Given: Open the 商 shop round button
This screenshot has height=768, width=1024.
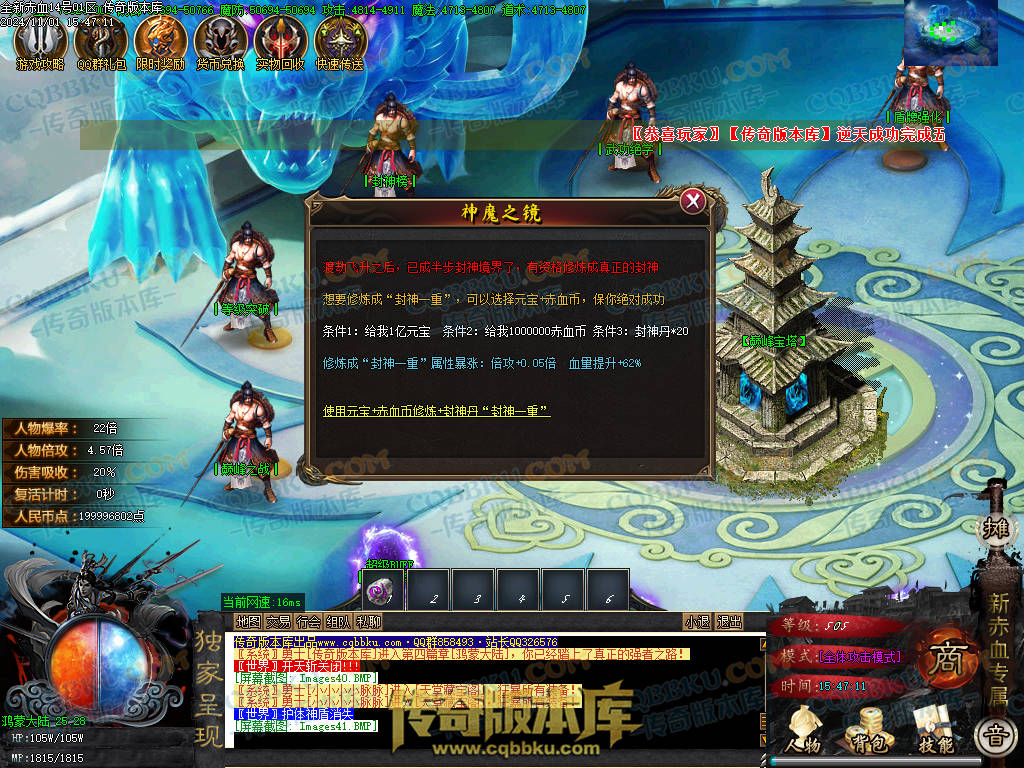Looking at the screenshot, I should pos(944,661).
